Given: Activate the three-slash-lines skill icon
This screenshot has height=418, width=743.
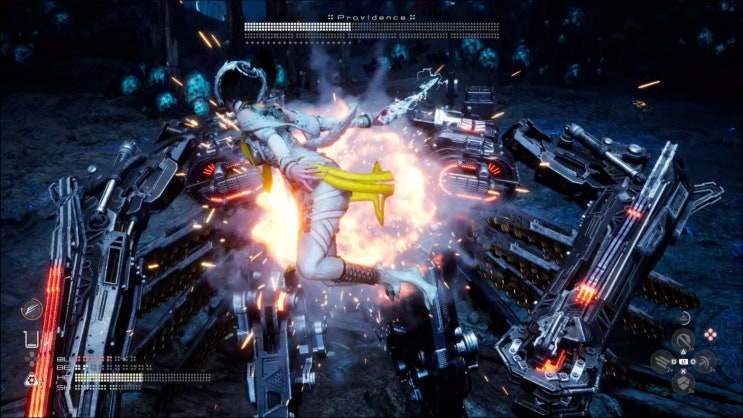Looking at the screenshot, I should [x=661, y=362].
